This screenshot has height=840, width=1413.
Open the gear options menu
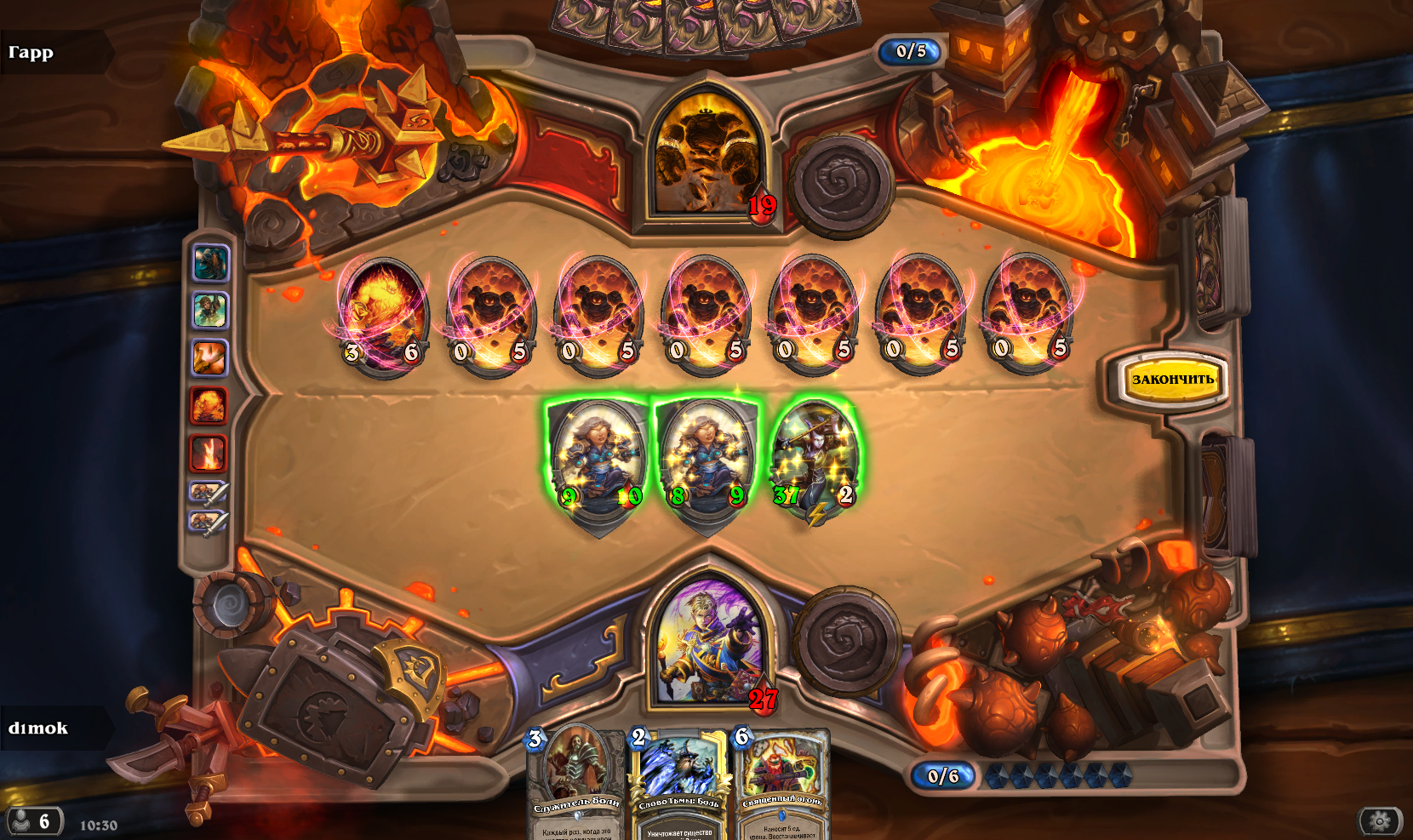click(1379, 821)
